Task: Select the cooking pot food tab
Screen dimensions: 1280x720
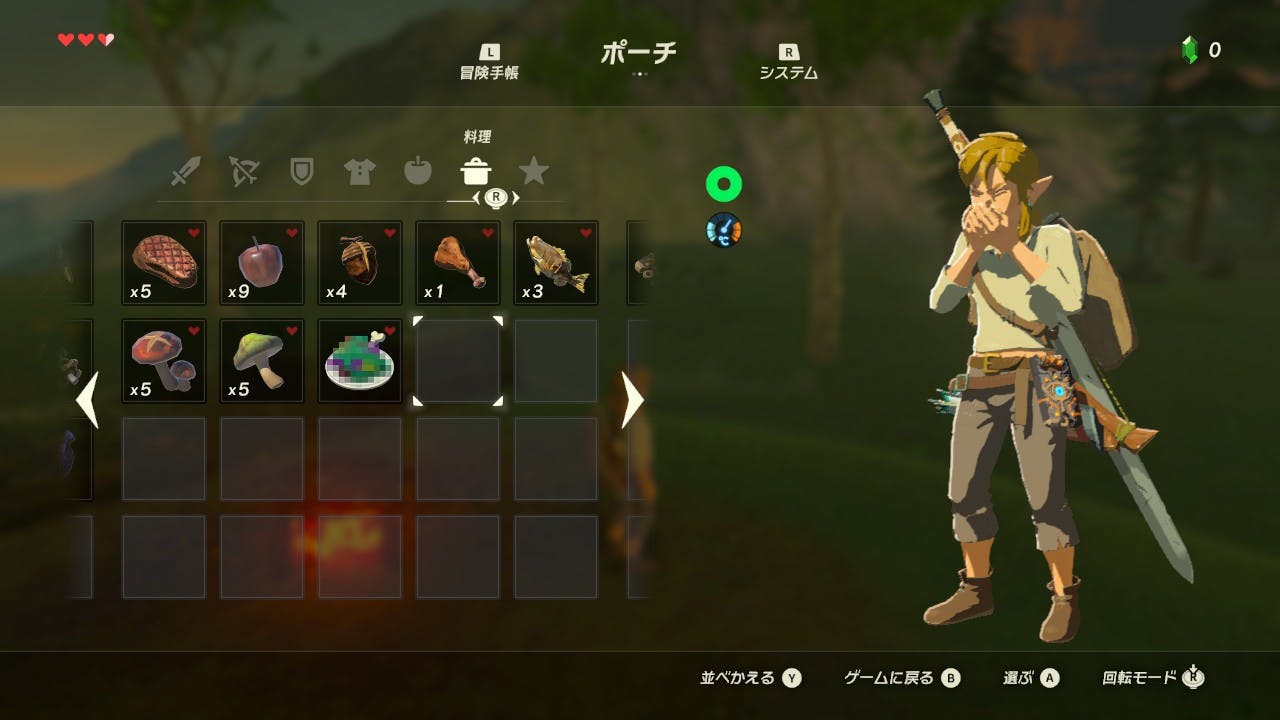Action: 475,172
